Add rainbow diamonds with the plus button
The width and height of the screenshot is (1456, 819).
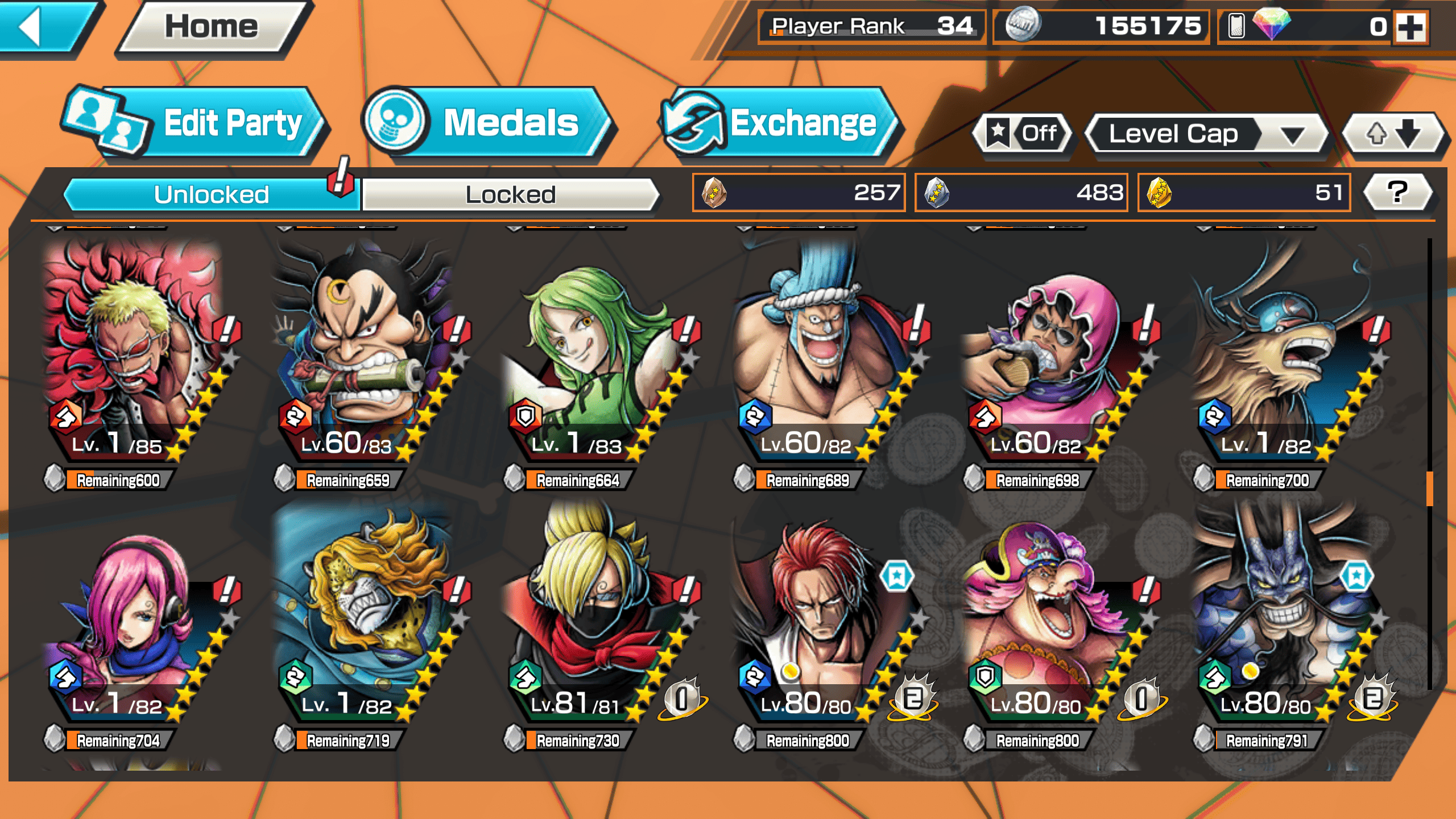tap(1410, 27)
